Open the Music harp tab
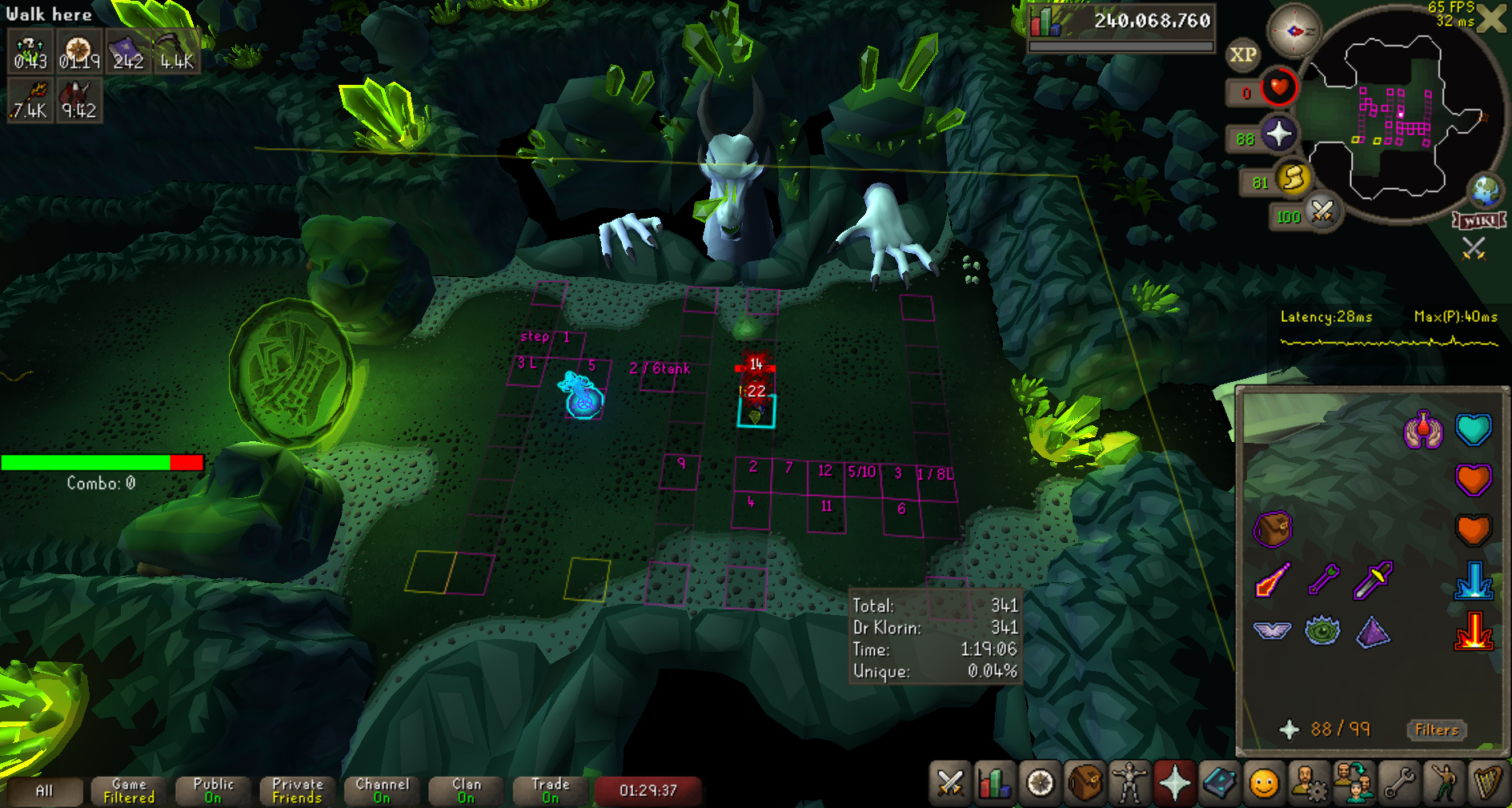The width and height of the screenshot is (1512, 808). (x=1488, y=782)
